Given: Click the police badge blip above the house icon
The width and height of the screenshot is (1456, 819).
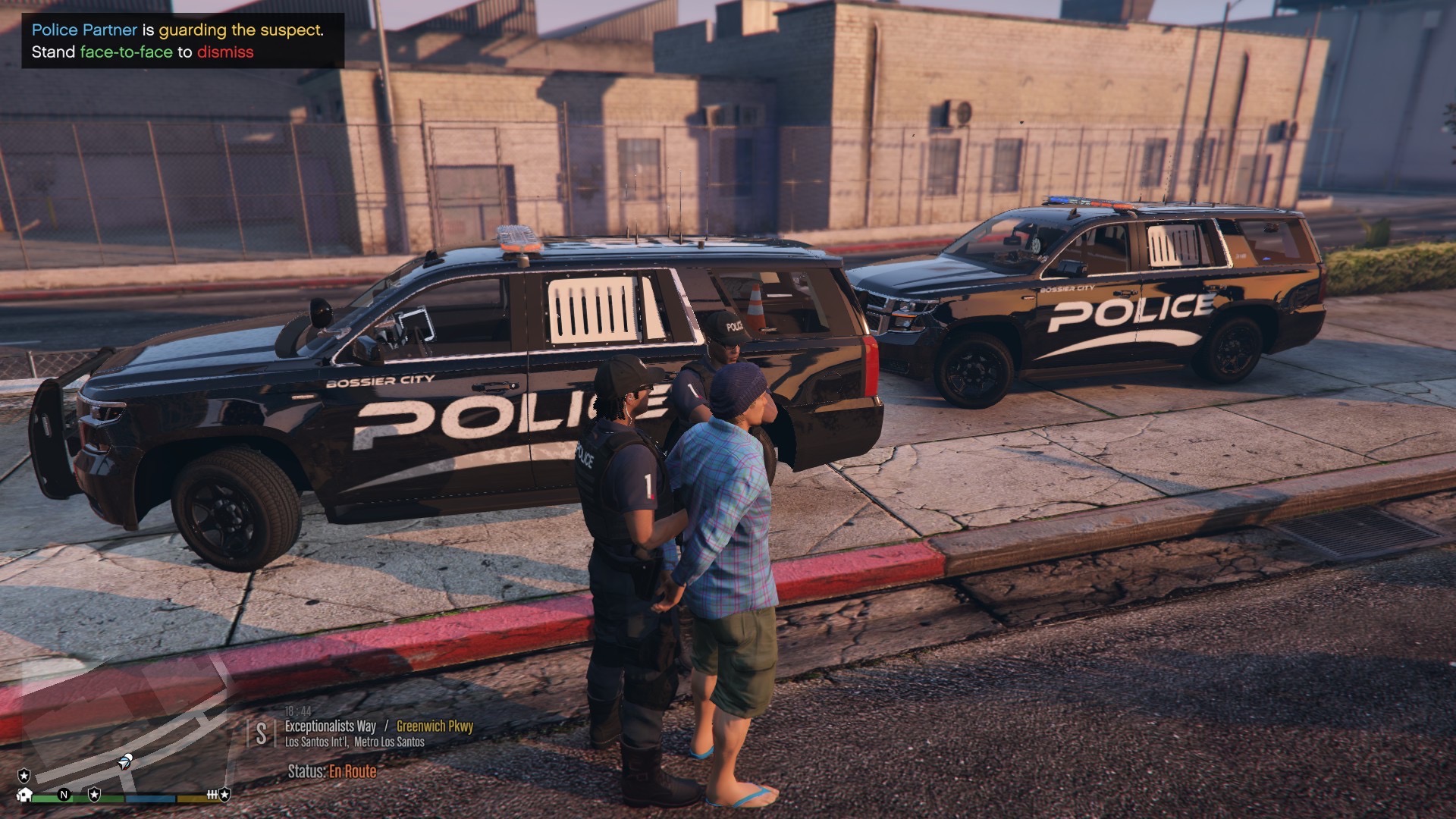Looking at the screenshot, I should 24,775.
